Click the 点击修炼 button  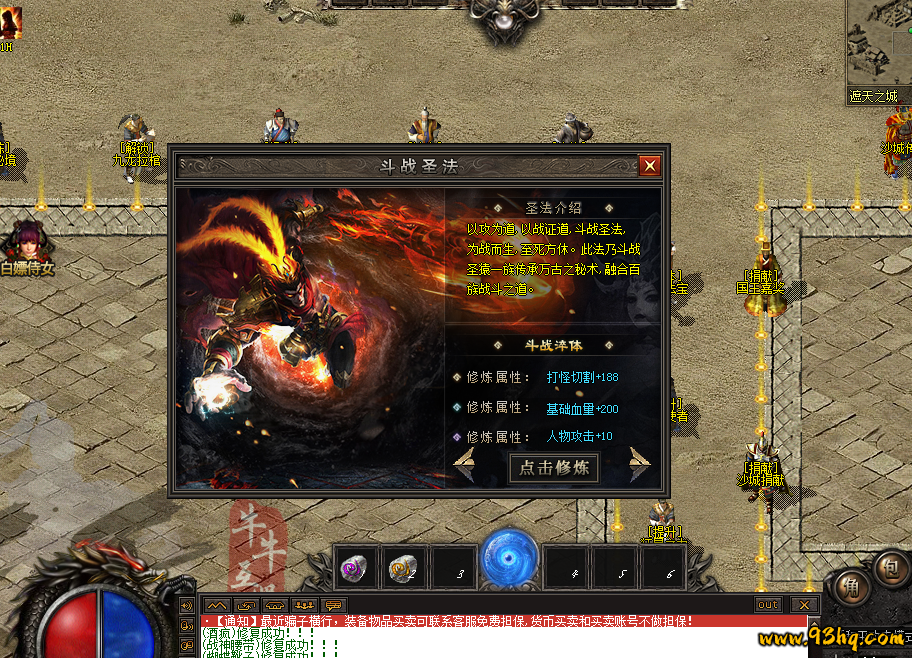point(555,468)
